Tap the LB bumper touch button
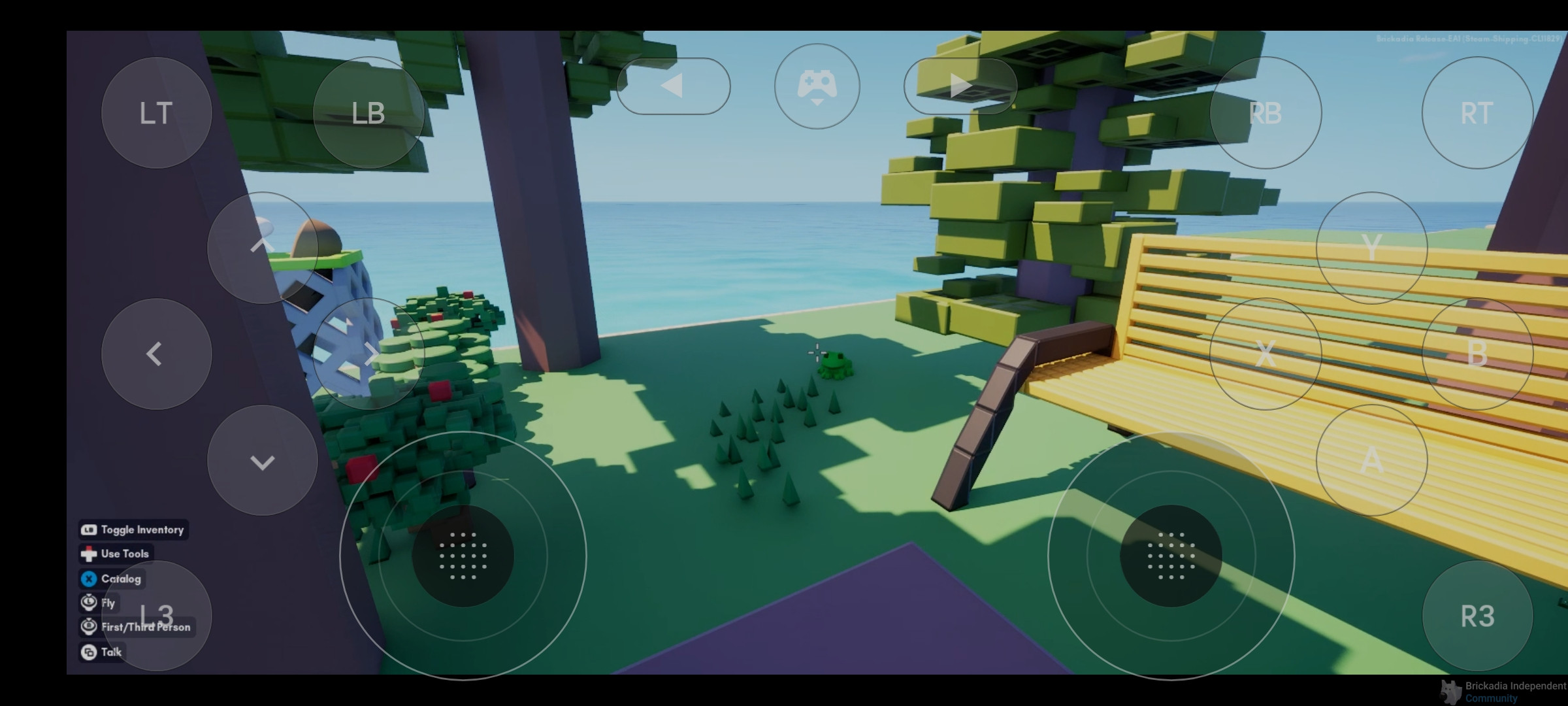The width and height of the screenshot is (1568, 706). [368, 112]
